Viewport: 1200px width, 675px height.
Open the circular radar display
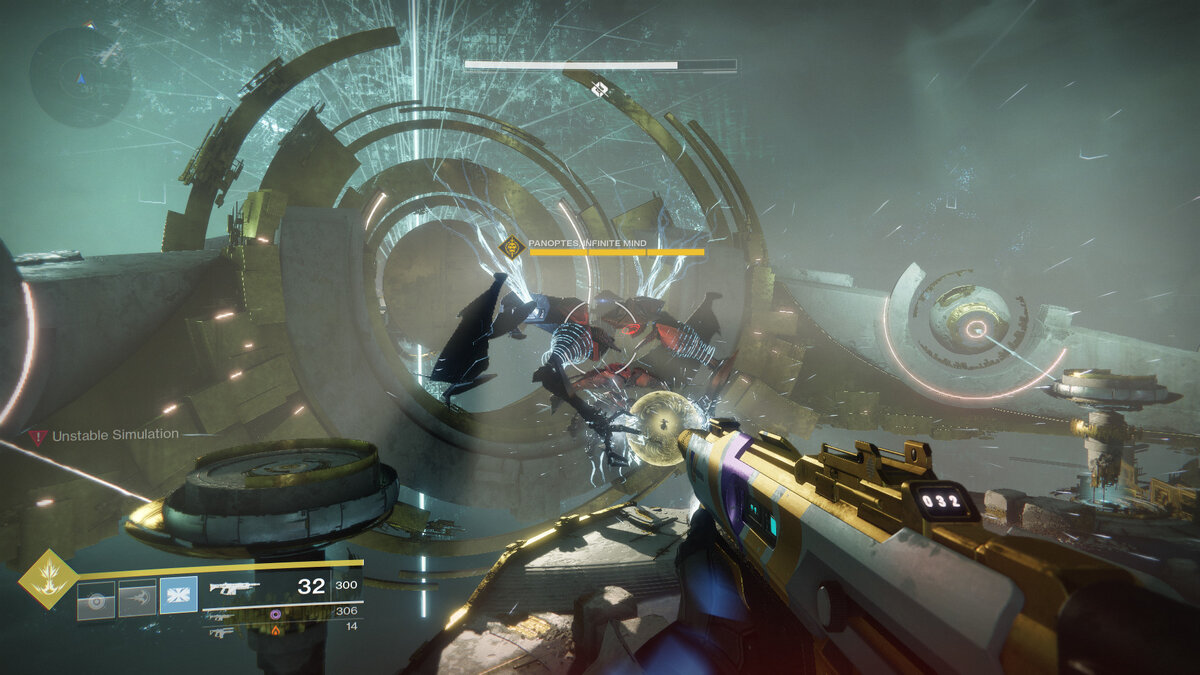80,76
